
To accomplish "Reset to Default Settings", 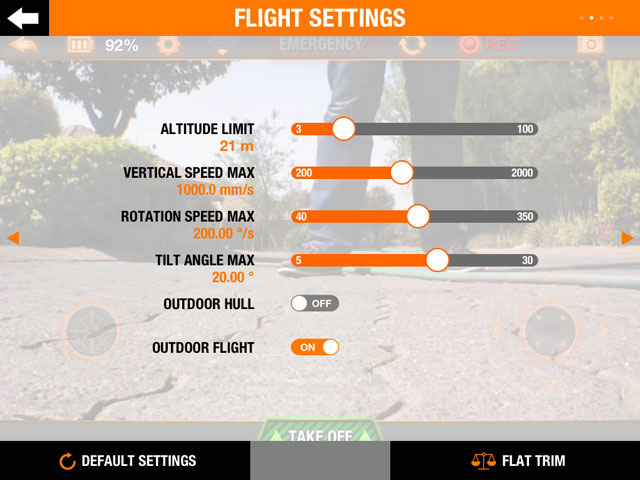I will pyautogui.click(x=126, y=461).
